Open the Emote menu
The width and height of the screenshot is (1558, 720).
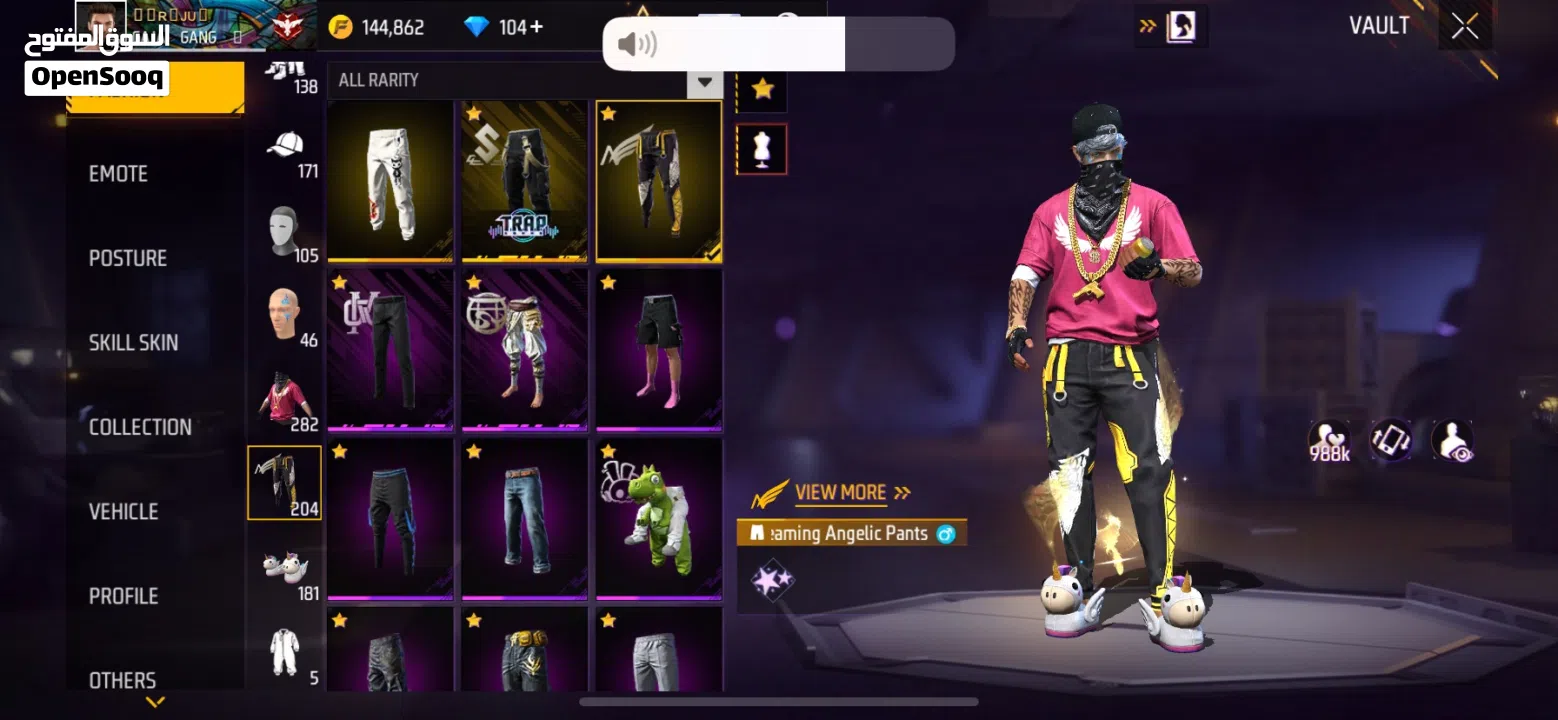118,174
